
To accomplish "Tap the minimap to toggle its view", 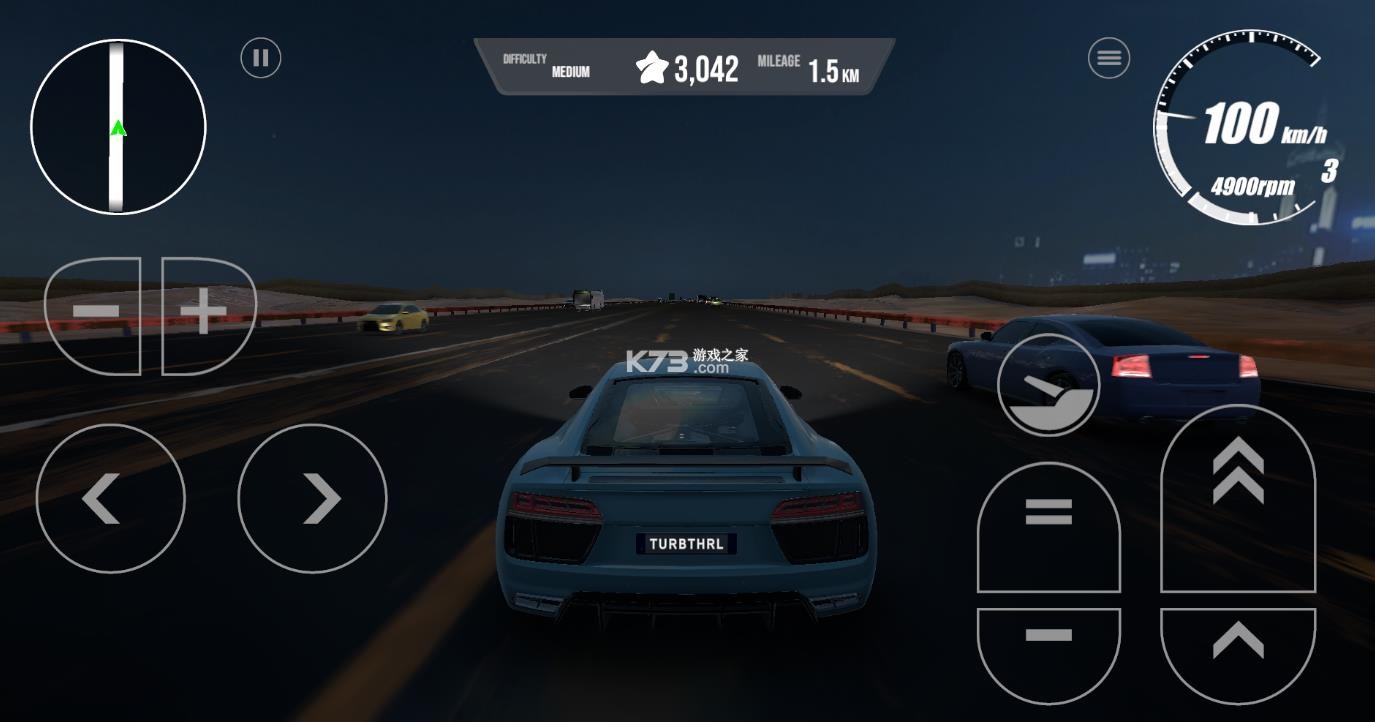I will pyautogui.click(x=117, y=127).
